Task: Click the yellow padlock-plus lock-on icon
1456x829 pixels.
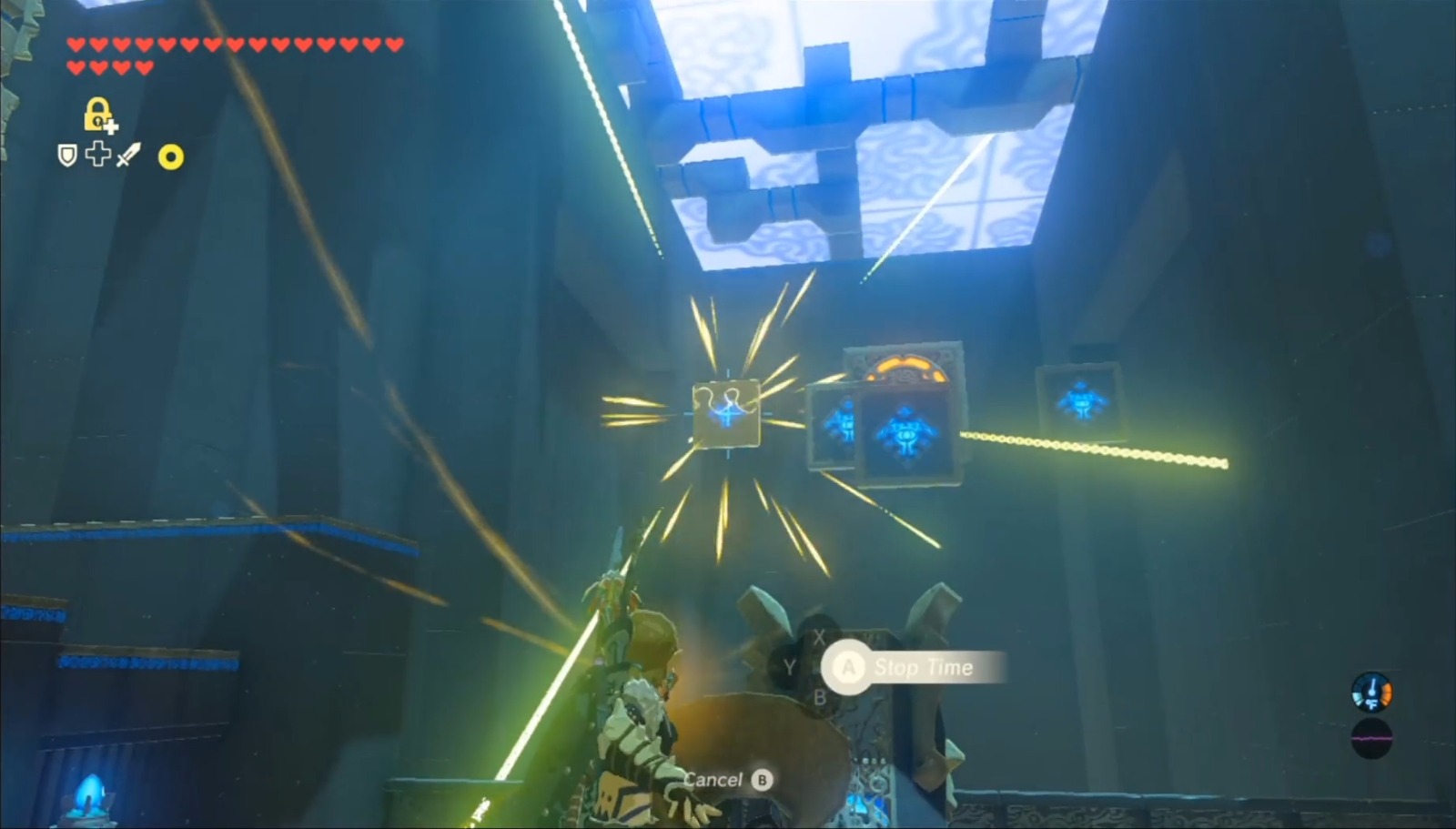Action: tap(97, 116)
